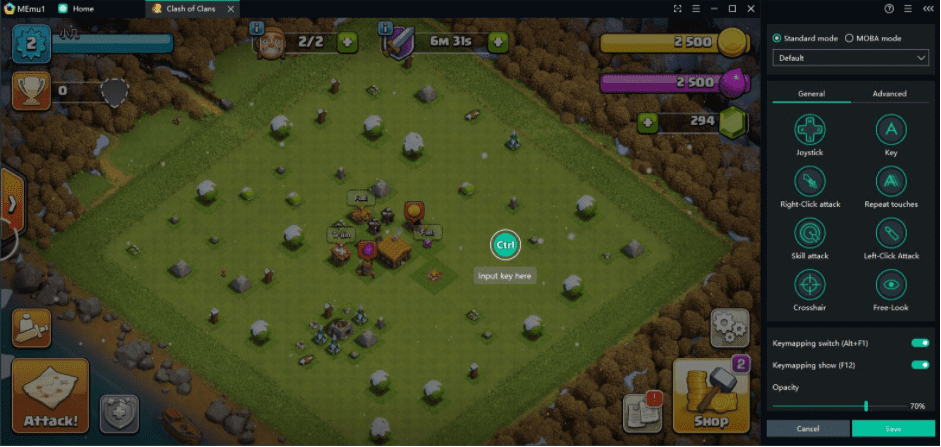Expand the left side arrow panel

[x=11, y=203]
